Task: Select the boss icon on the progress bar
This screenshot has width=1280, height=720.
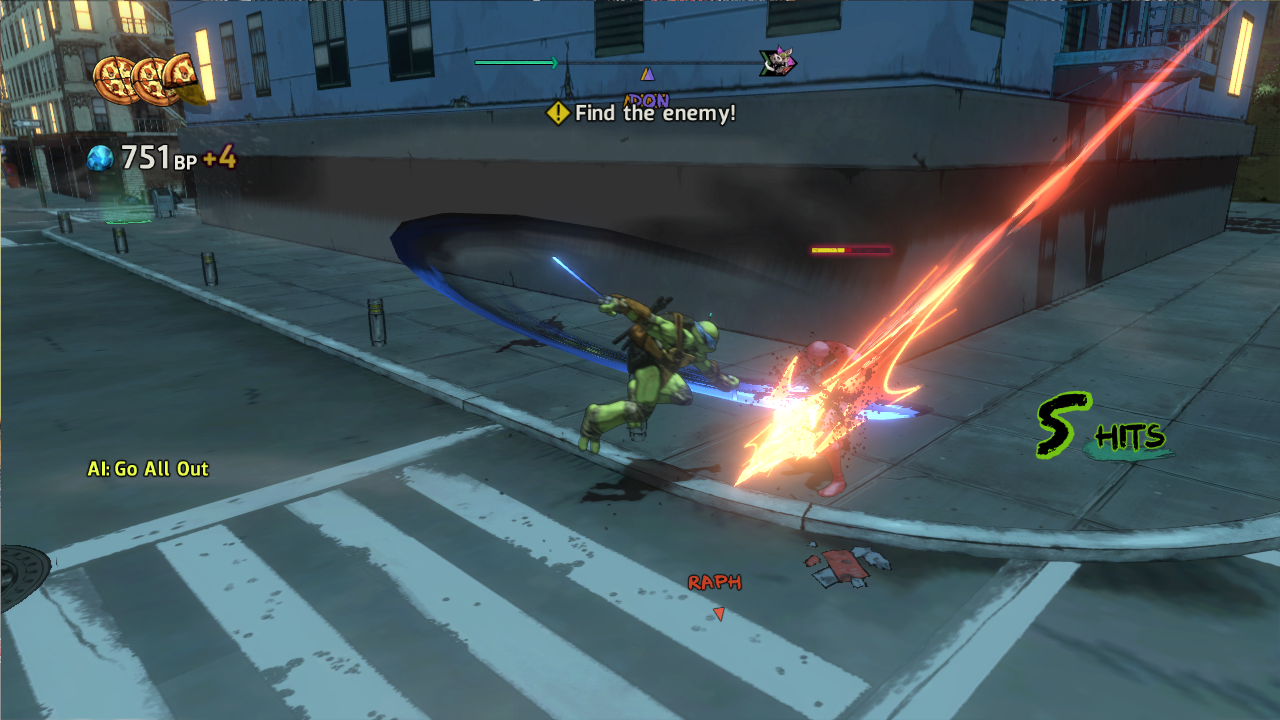Action: [777, 63]
